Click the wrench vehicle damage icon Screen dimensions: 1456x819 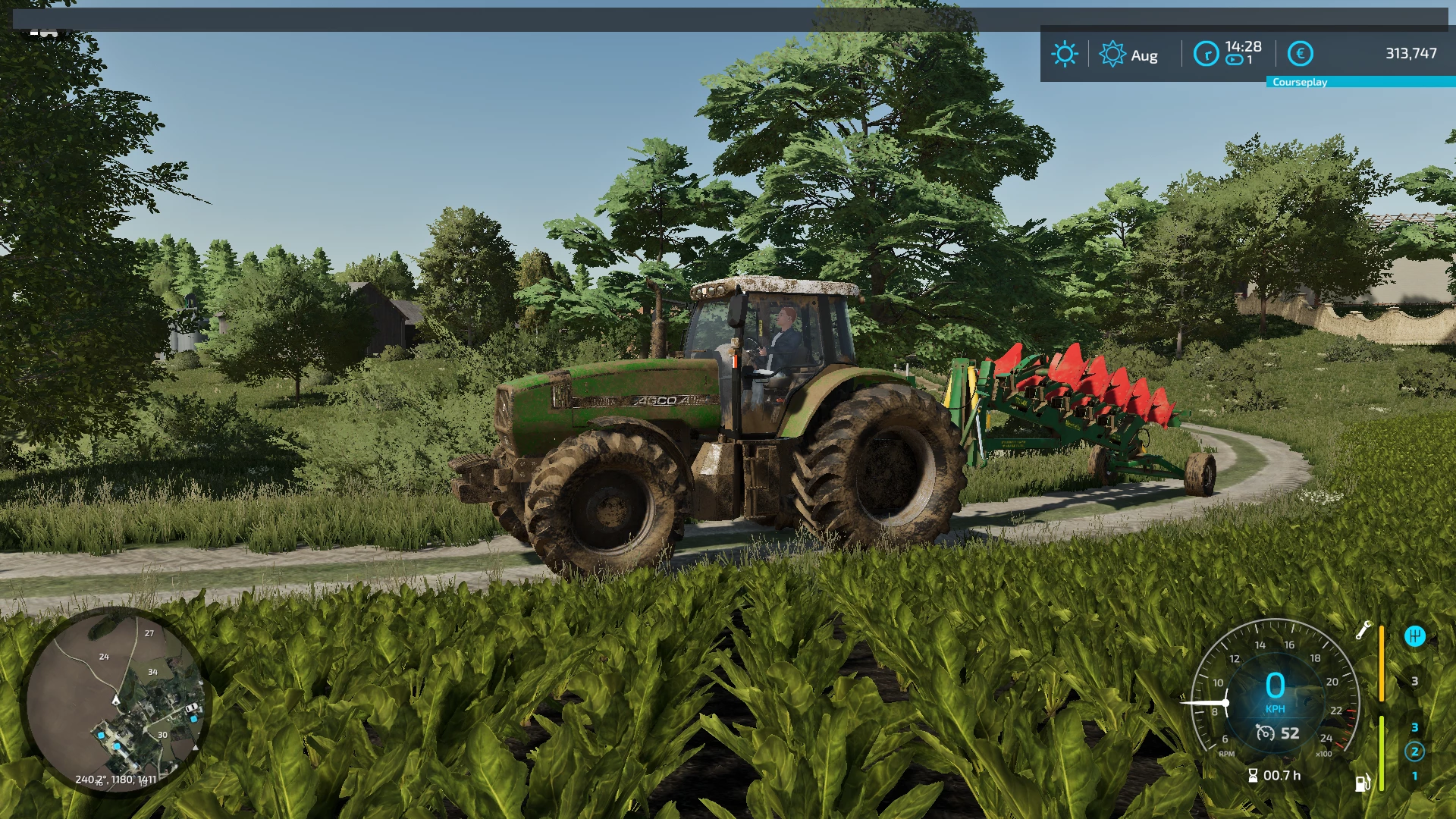point(1363,631)
